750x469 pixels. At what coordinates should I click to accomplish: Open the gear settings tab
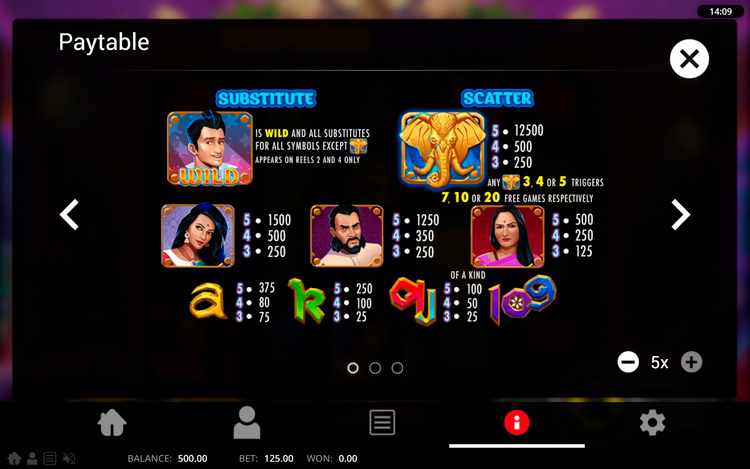[x=652, y=423]
